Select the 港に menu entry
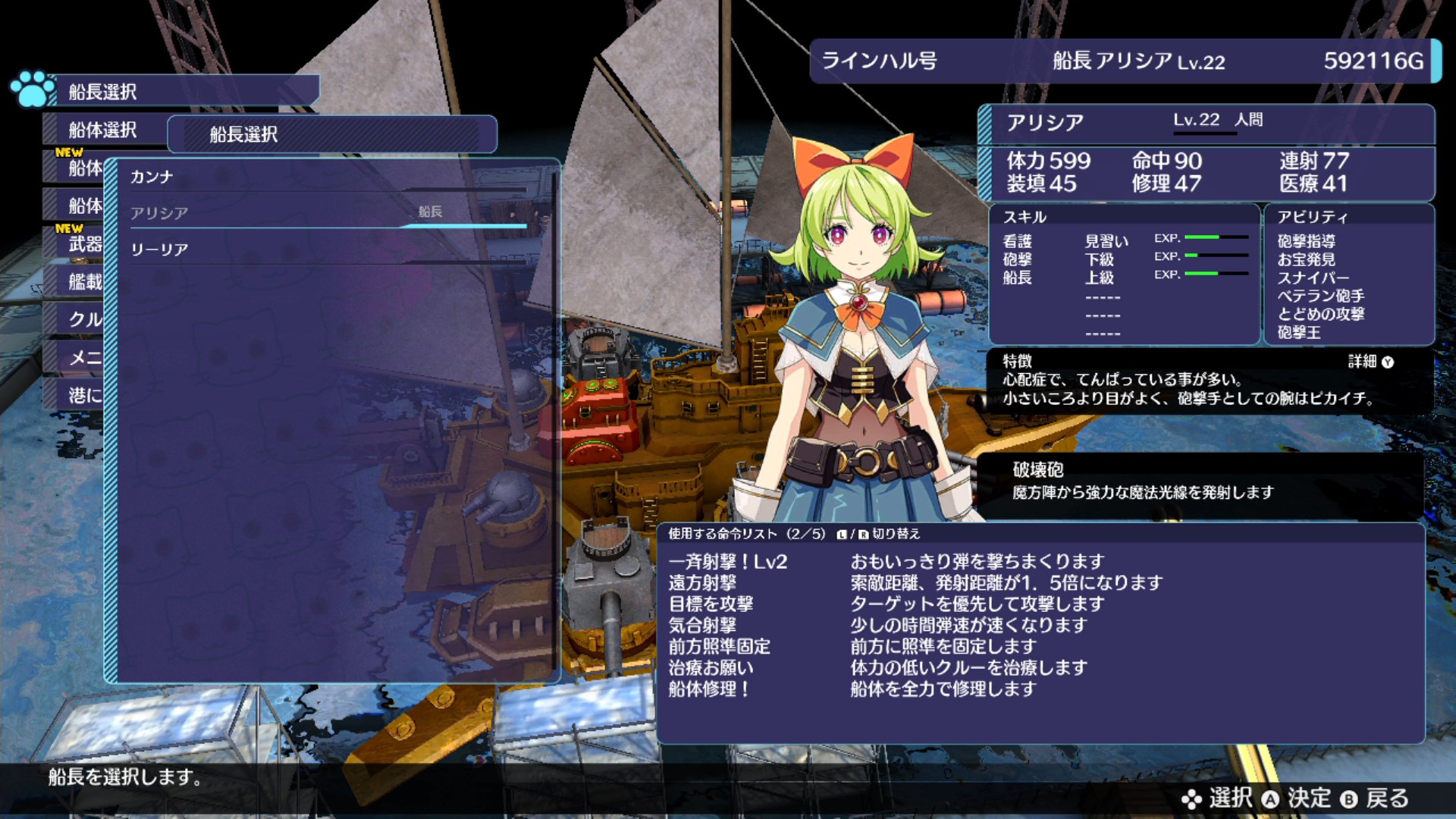The image size is (1456, 819). pyautogui.click(x=83, y=396)
